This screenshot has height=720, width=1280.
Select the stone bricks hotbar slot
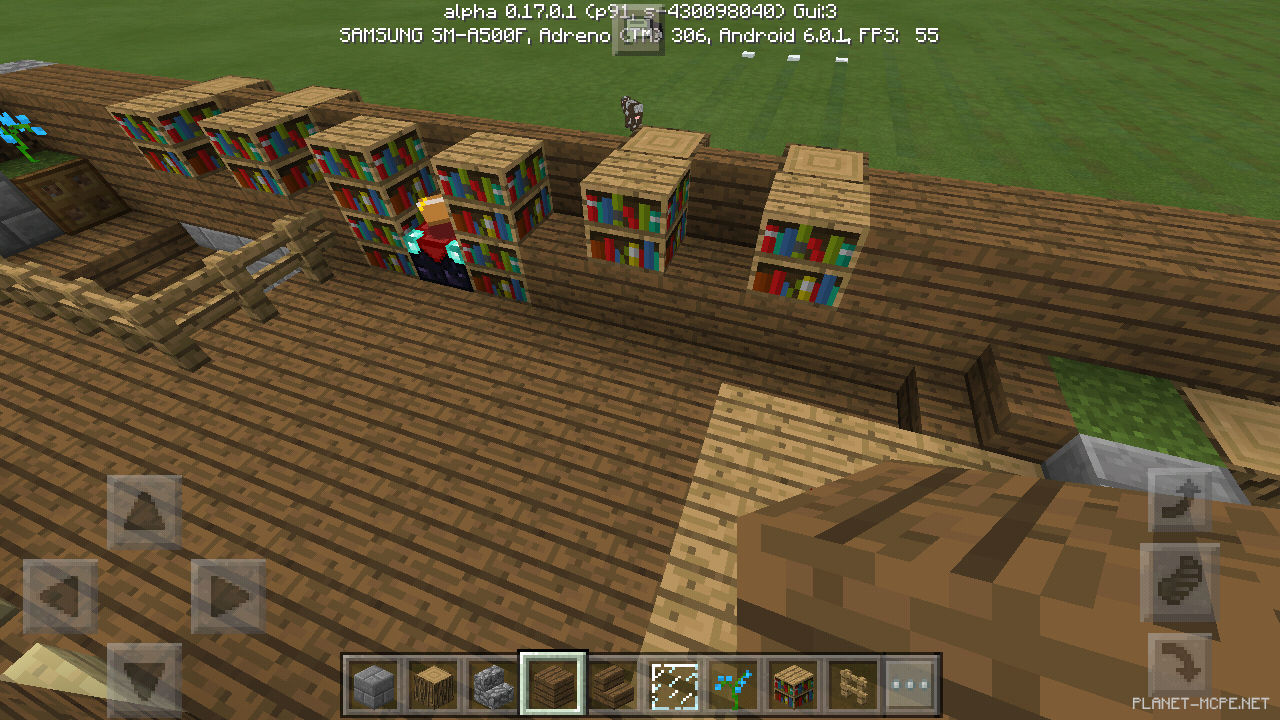tap(373, 683)
